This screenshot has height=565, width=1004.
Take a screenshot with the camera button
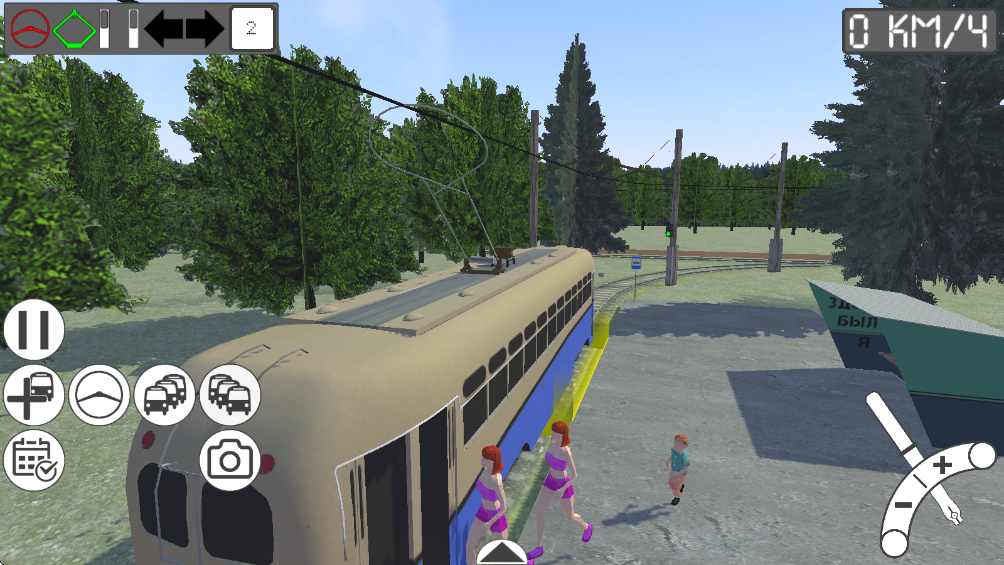[230, 460]
